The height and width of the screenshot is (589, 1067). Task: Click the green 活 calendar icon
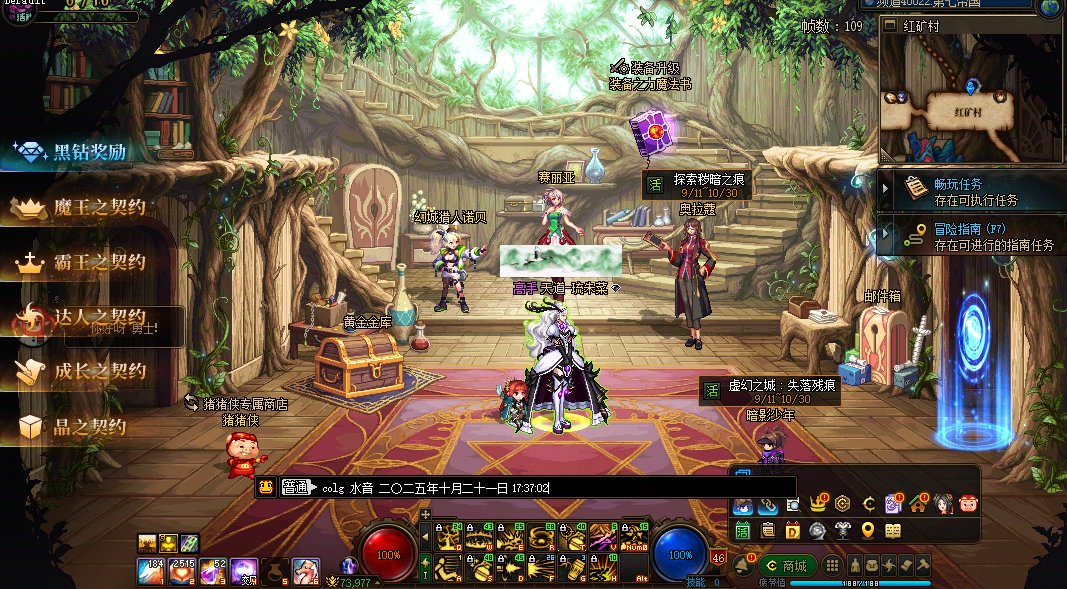point(743,530)
